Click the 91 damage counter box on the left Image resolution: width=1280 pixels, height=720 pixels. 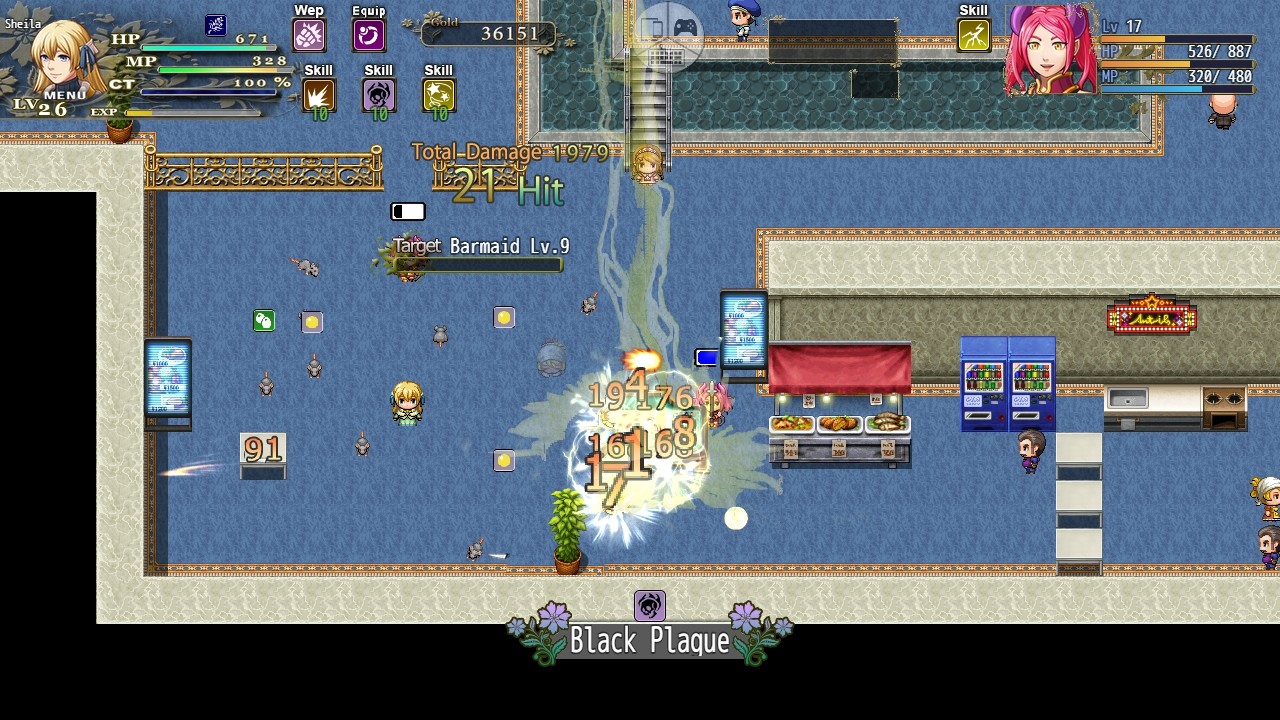(x=263, y=449)
